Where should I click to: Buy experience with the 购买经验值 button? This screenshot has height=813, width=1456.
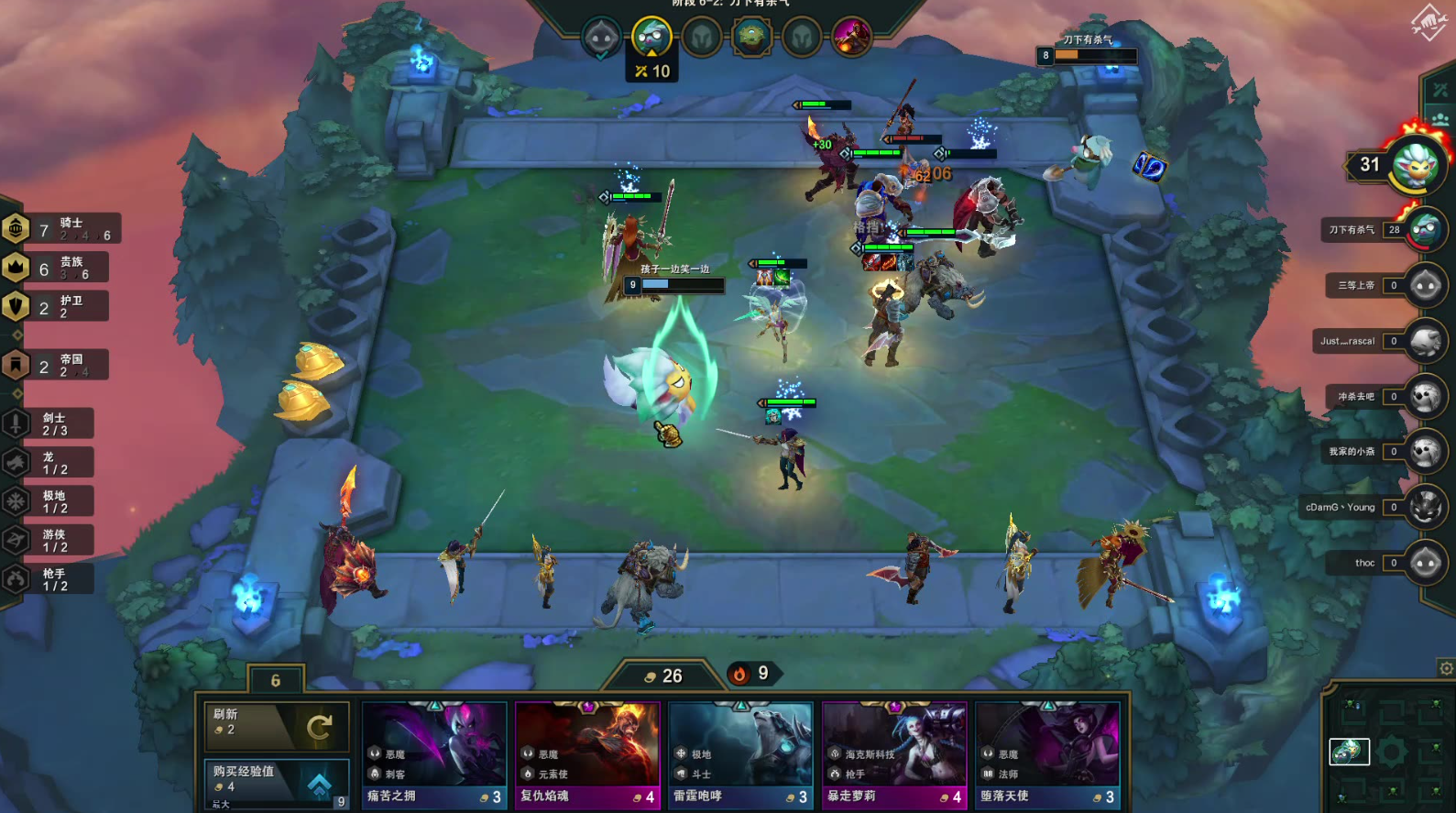pos(276,784)
